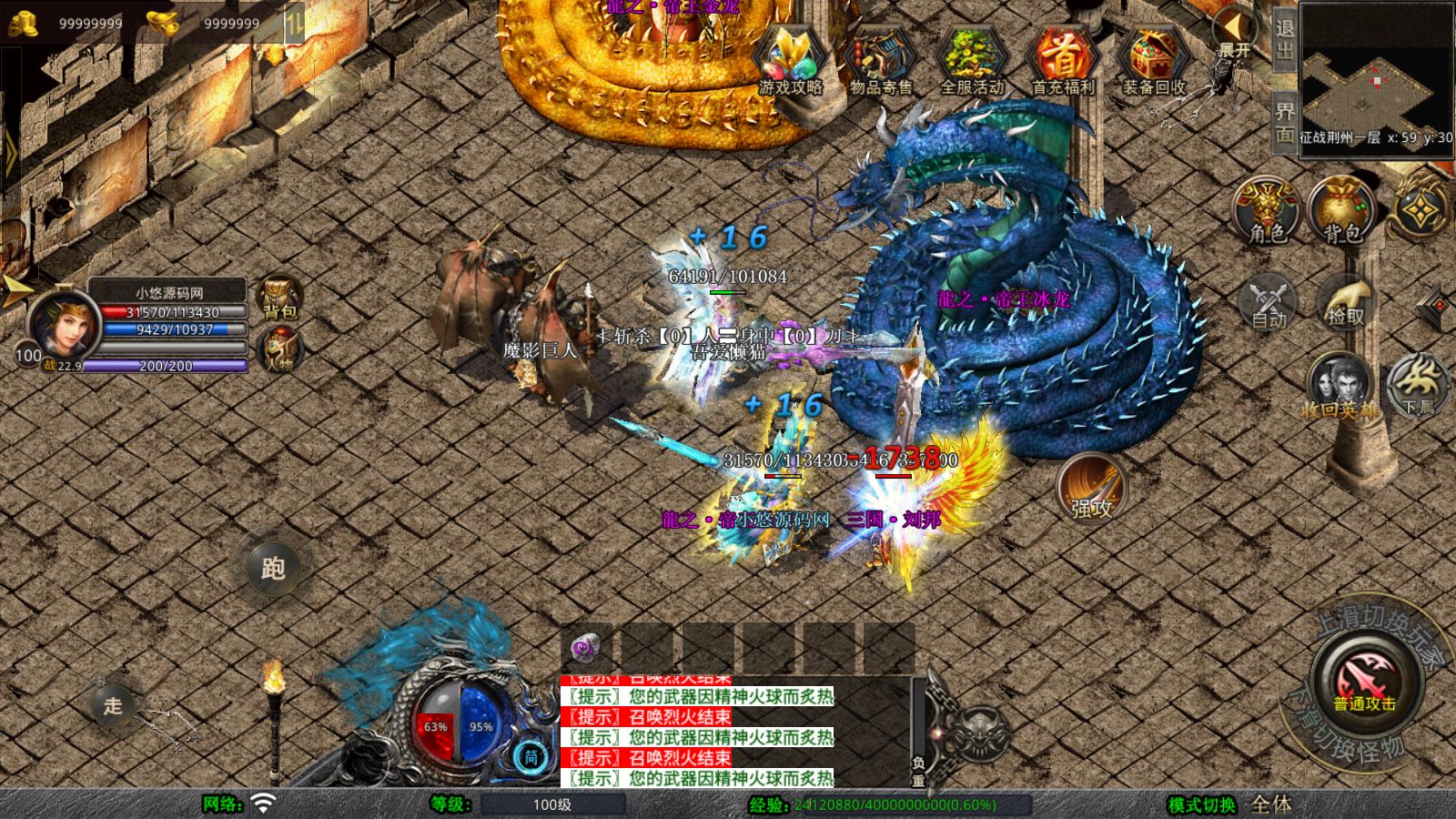Activate the 强攻 strong attack skill
Viewport: 1456px width, 819px height.
click(x=1094, y=489)
